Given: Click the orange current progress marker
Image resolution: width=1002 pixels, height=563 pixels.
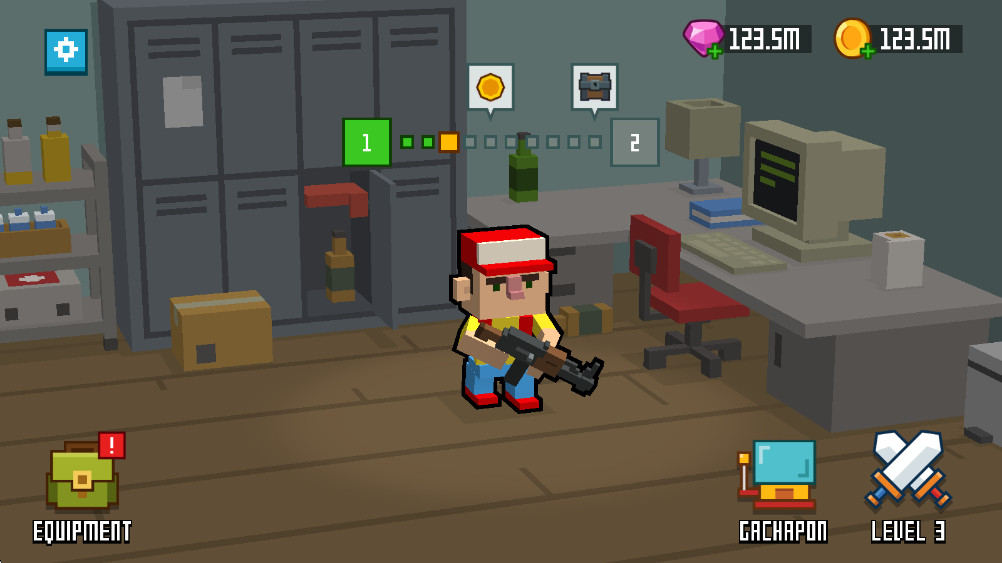Looking at the screenshot, I should (449, 142).
